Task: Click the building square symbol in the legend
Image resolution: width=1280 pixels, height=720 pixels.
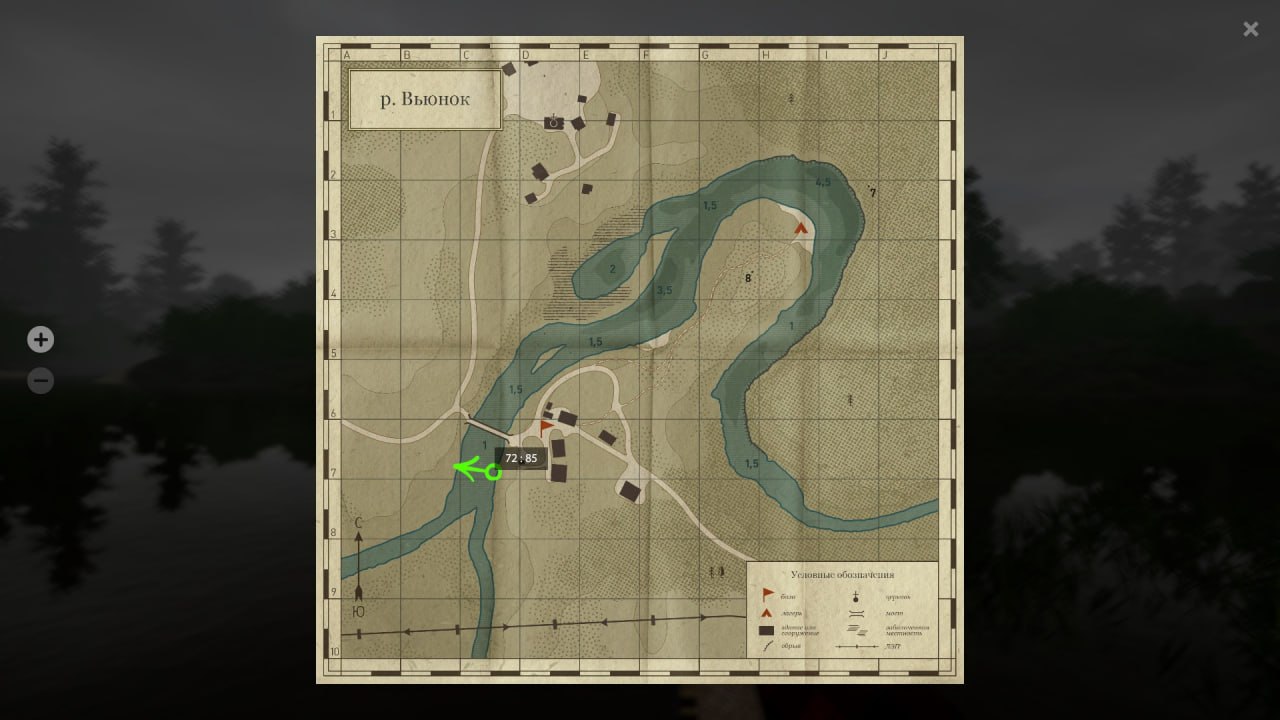Action: pos(766,629)
